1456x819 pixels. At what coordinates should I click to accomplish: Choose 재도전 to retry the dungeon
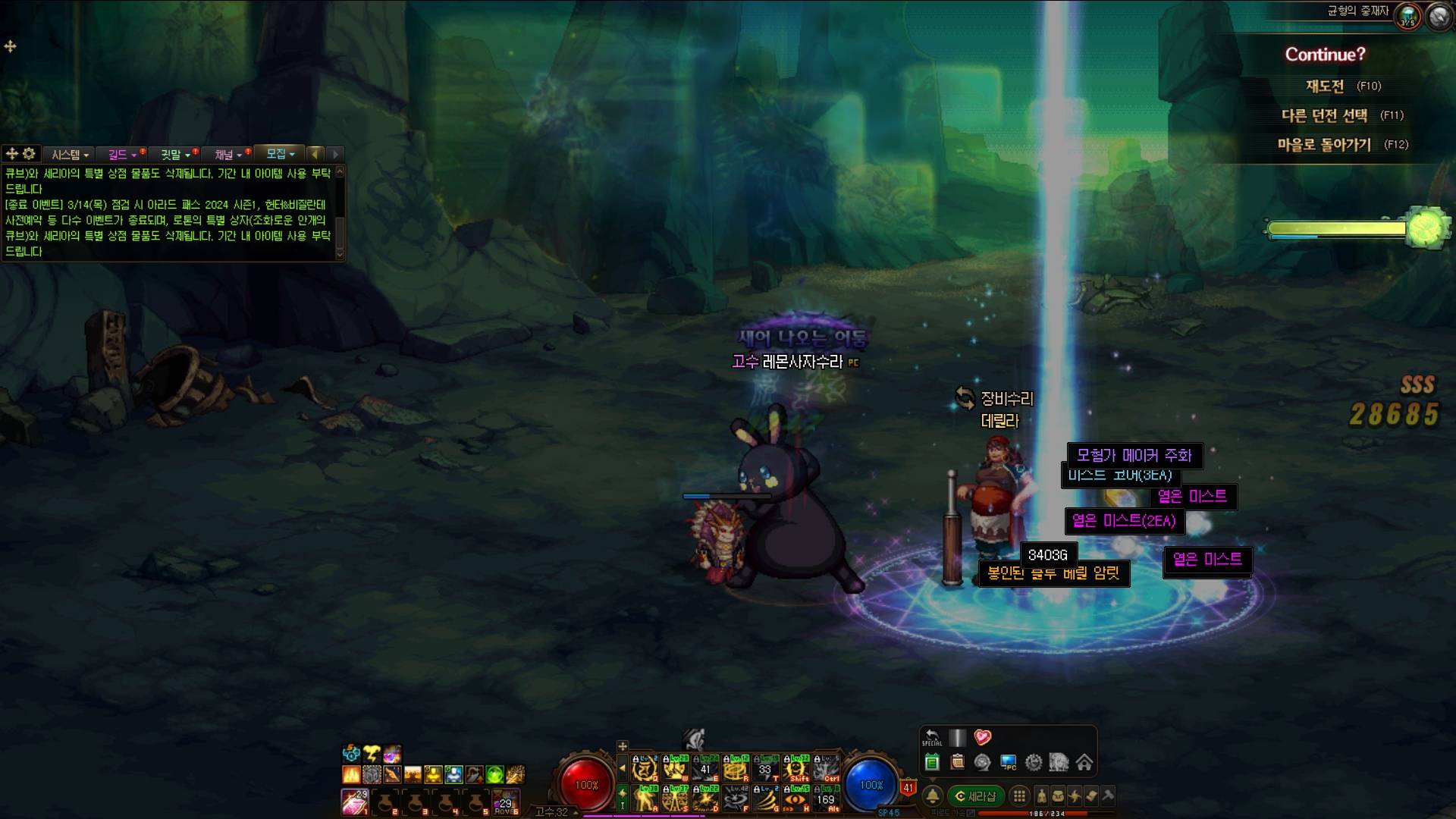1325,86
